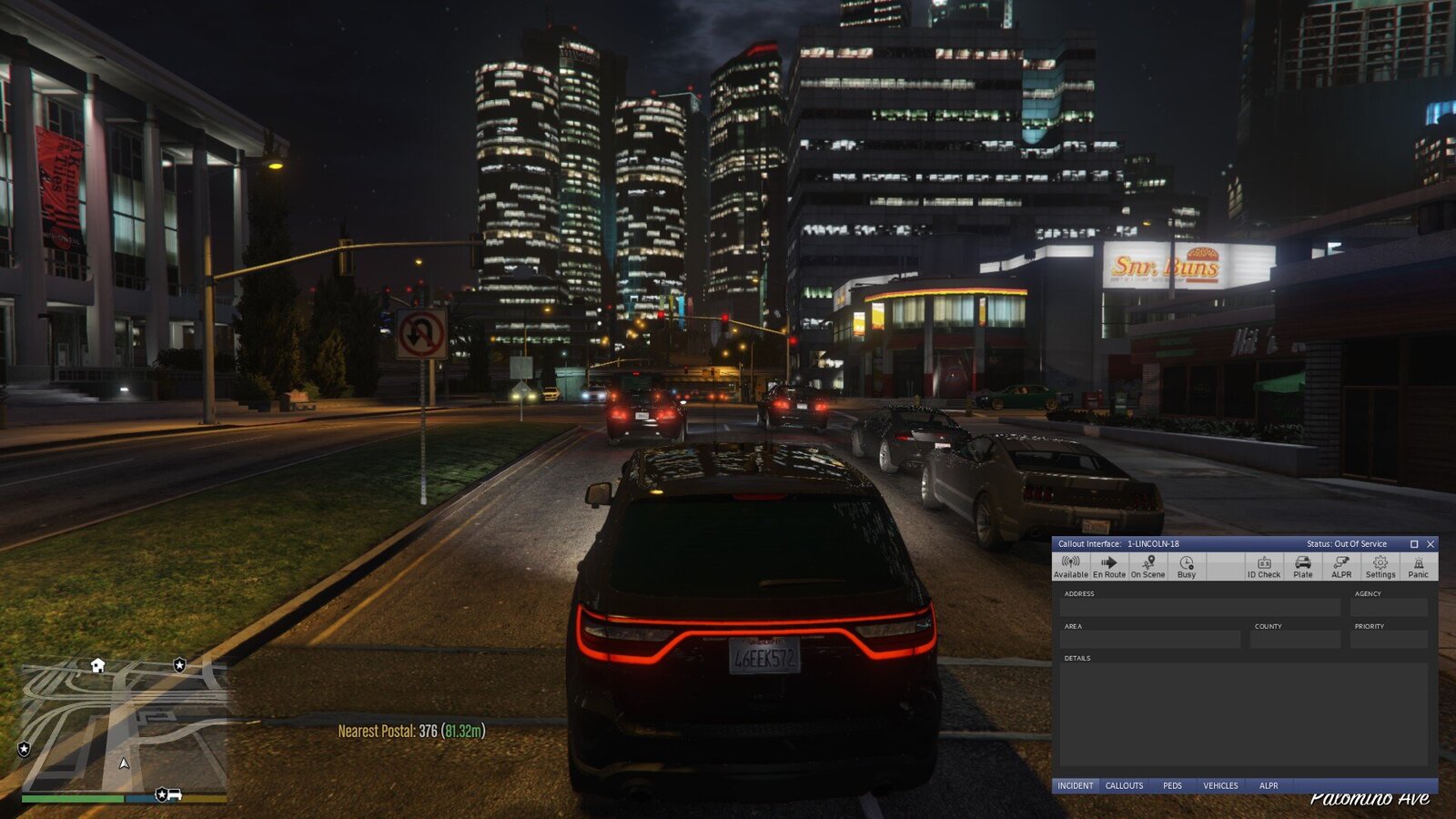Switch to the CALLOUTS tab
This screenshot has height=819, width=1456.
click(x=1125, y=784)
